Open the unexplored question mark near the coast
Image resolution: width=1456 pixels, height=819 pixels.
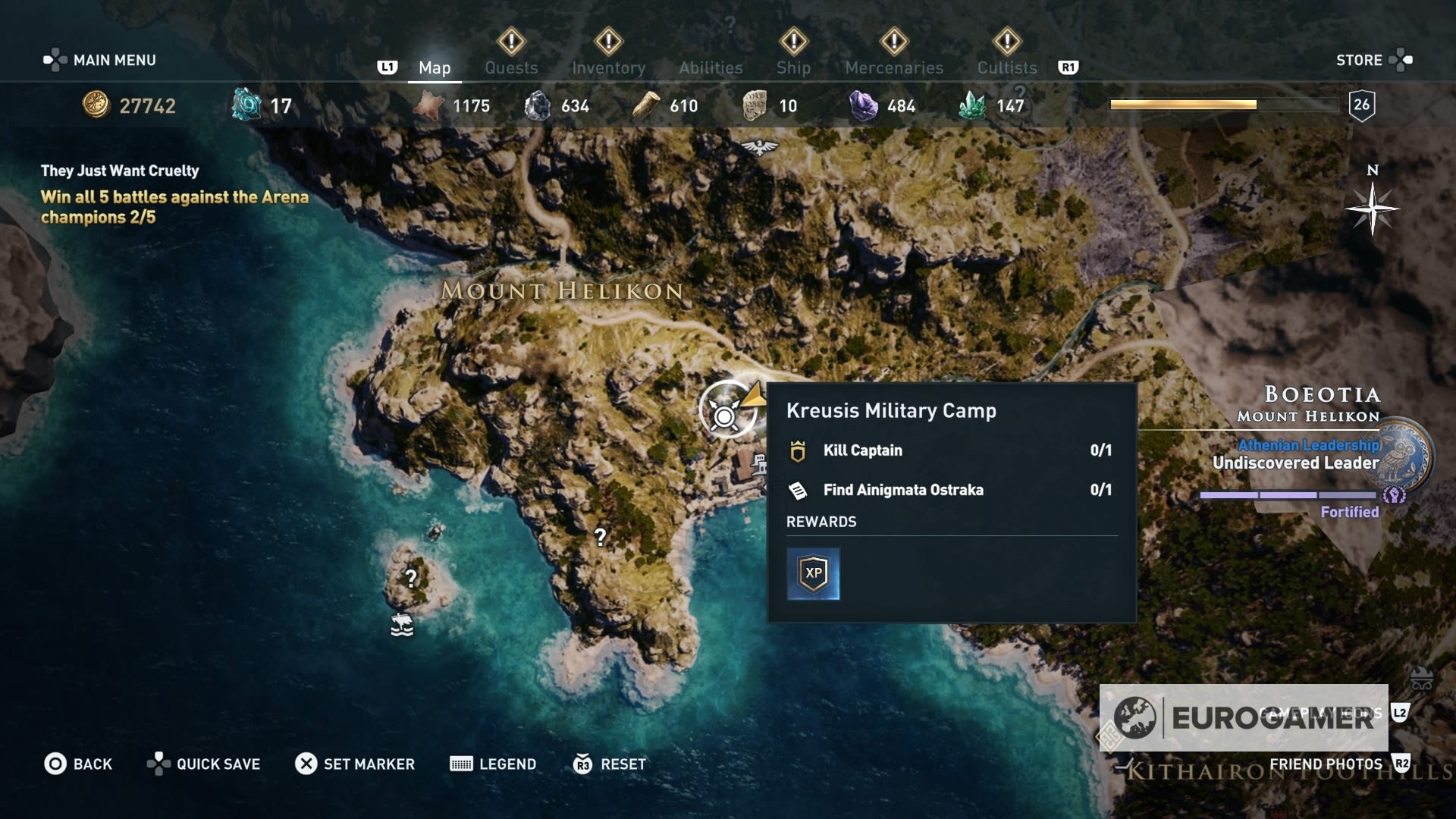pyautogui.click(x=601, y=538)
